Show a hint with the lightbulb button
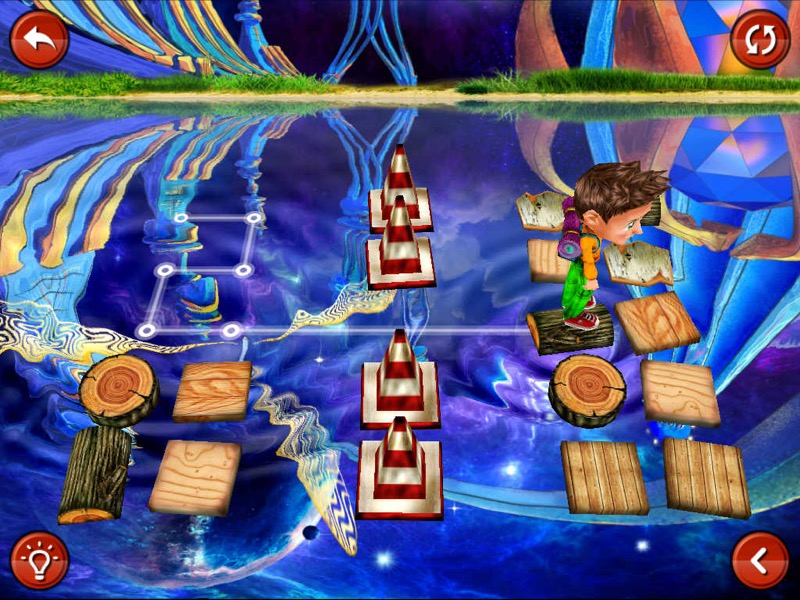Viewport: 800px width, 600px height. (39, 560)
